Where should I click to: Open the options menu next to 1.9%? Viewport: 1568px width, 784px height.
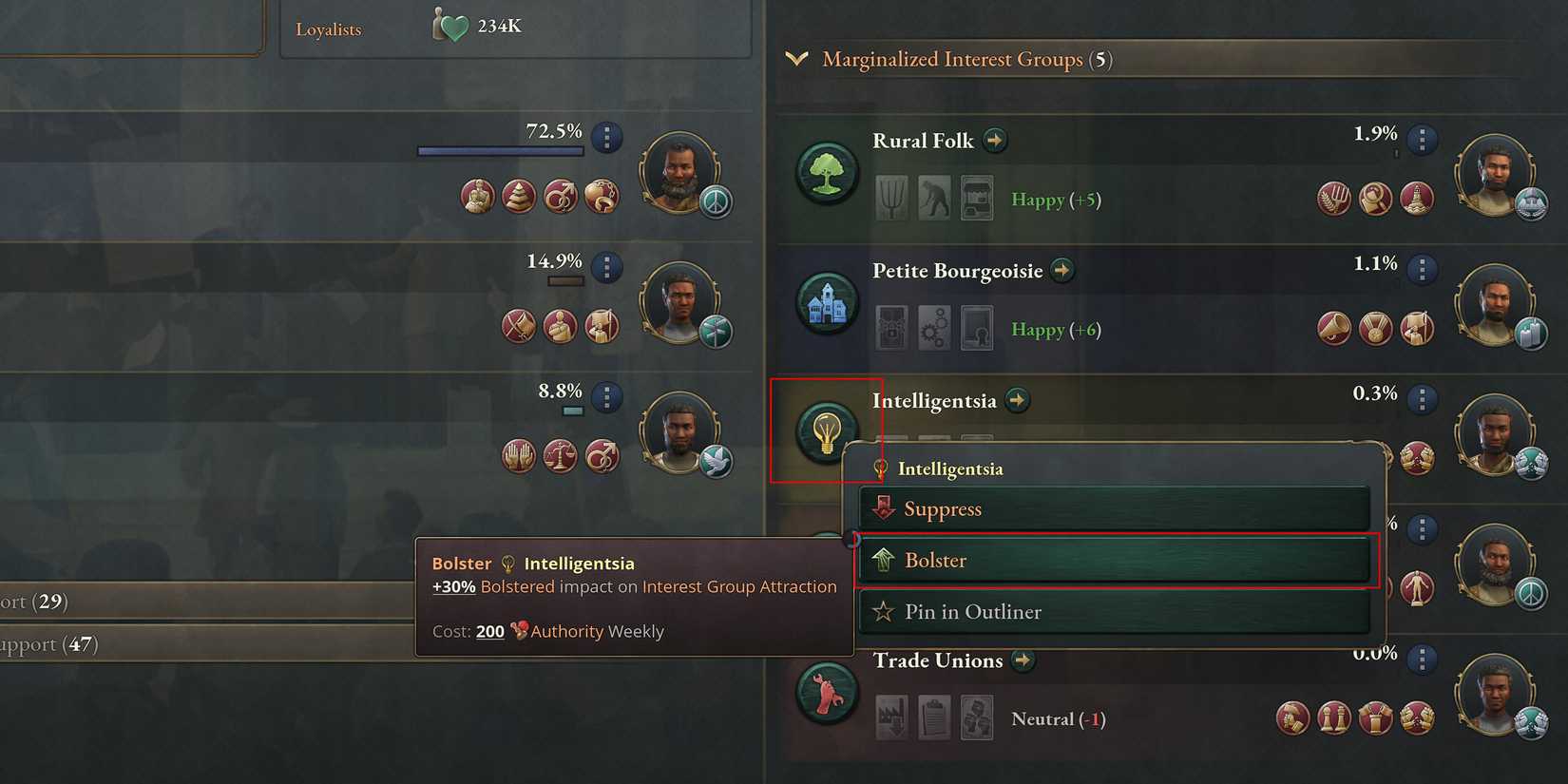(1423, 139)
